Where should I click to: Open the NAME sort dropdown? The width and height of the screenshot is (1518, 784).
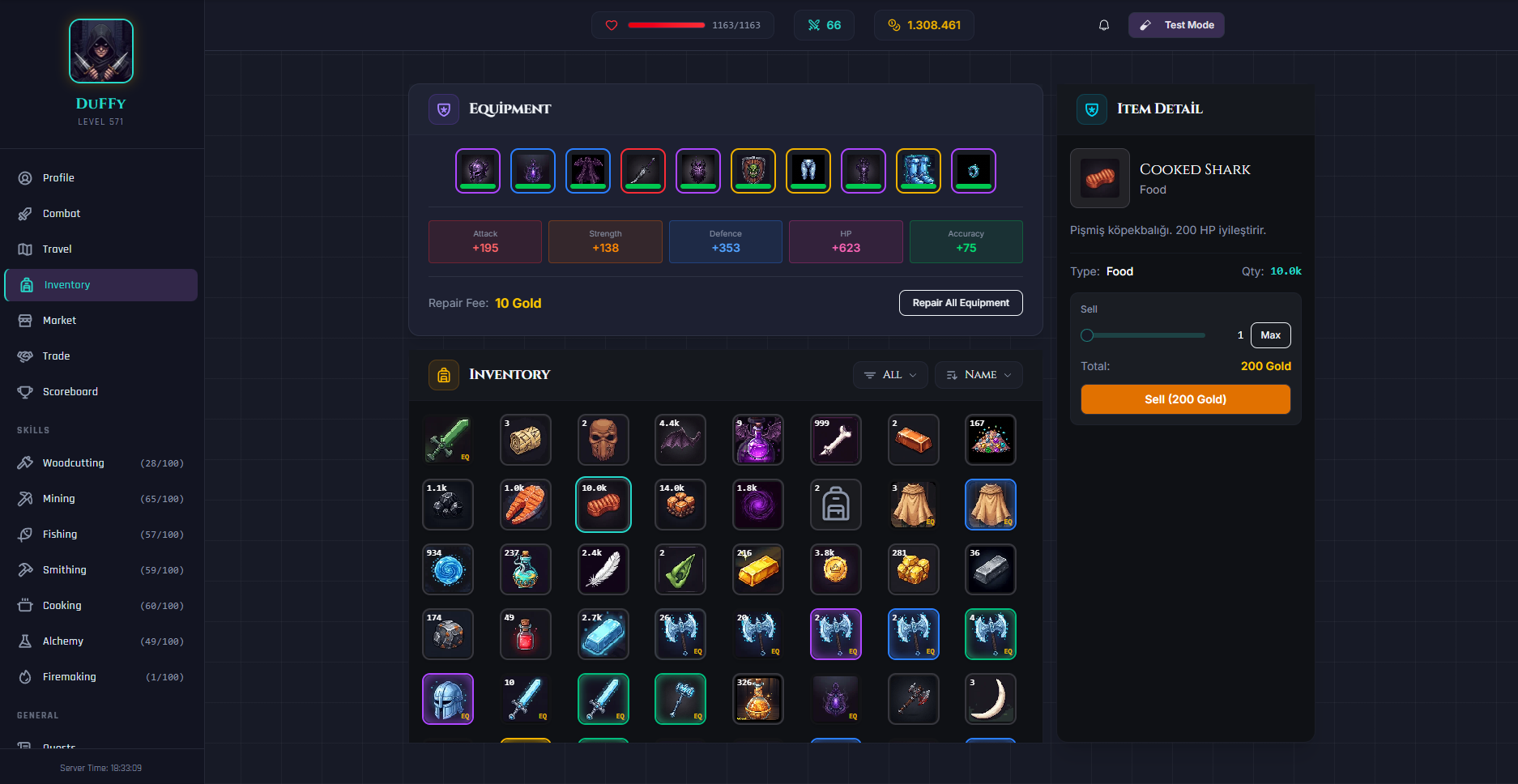click(979, 374)
